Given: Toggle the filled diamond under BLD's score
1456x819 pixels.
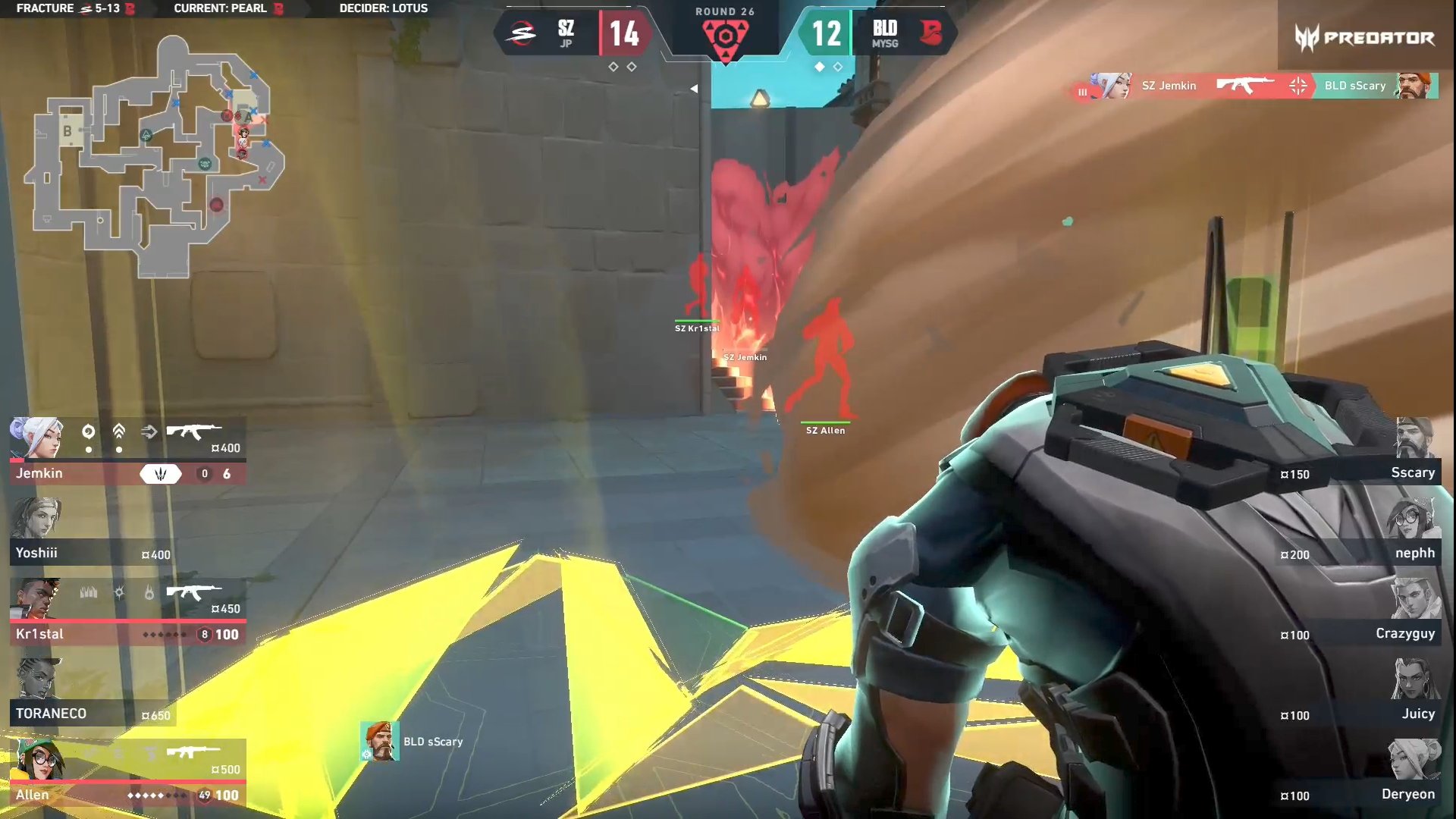Looking at the screenshot, I should tap(821, 67).
